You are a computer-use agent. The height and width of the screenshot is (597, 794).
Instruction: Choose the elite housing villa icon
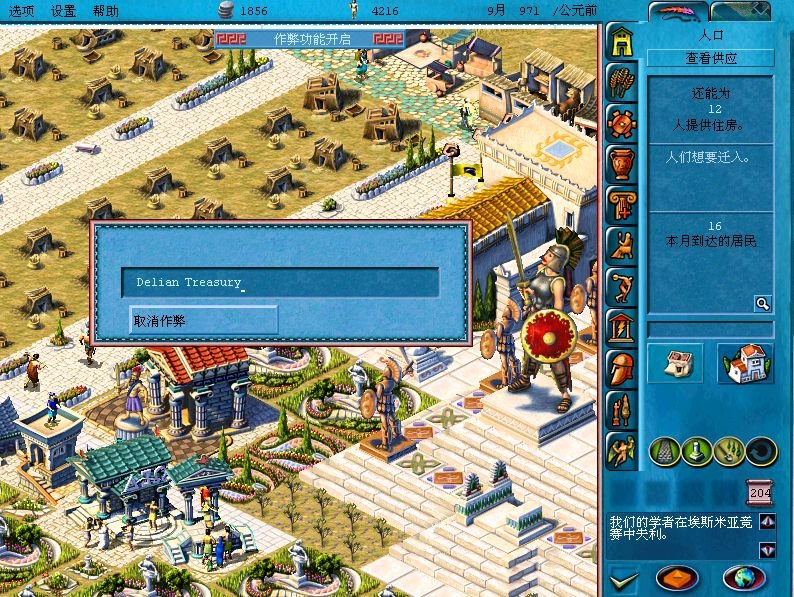(x=745, y=363)
